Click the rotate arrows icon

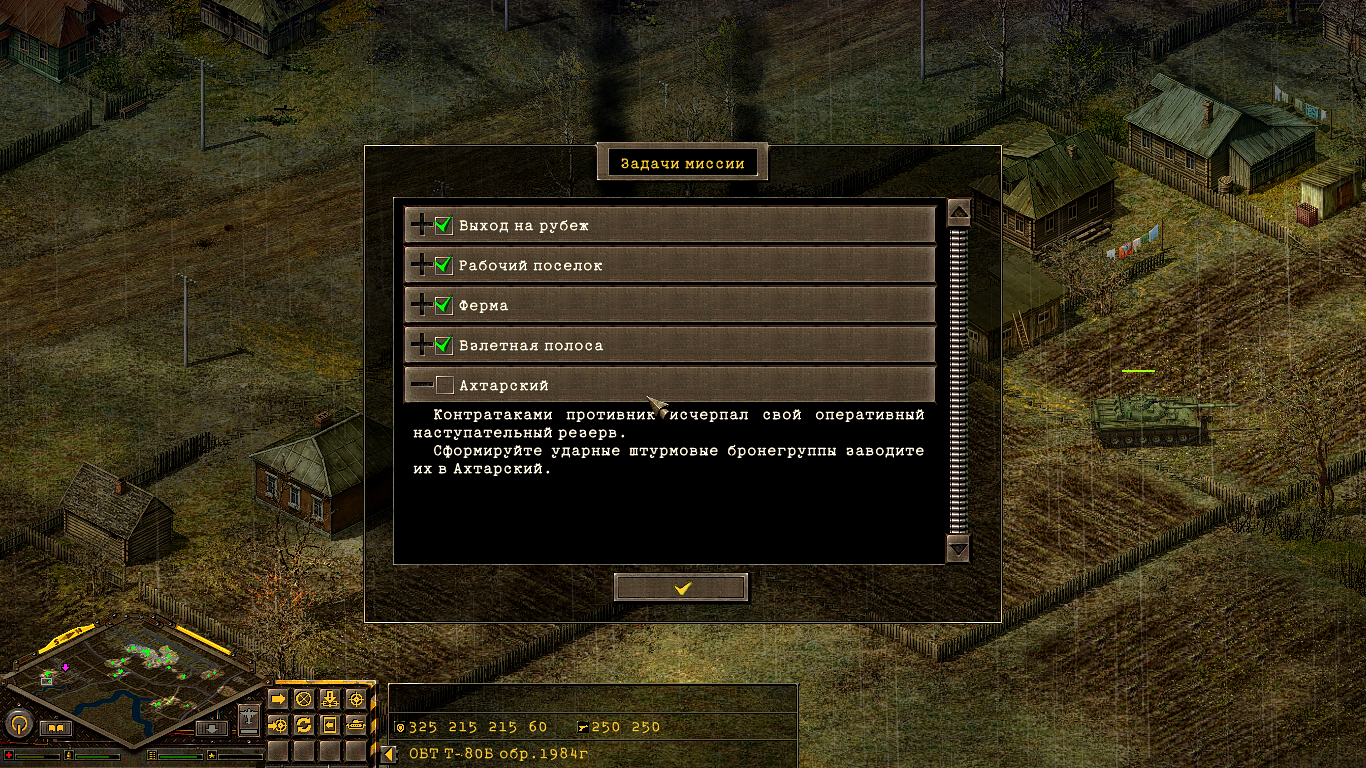click(304, 726)
